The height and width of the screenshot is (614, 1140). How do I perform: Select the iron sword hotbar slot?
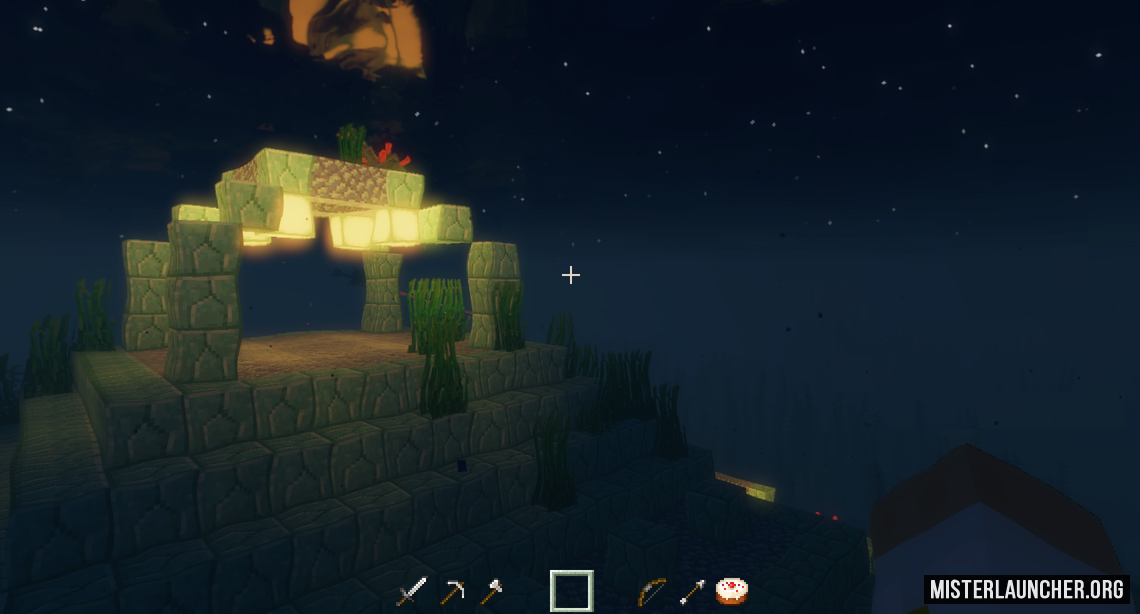(x=411, y=591)
